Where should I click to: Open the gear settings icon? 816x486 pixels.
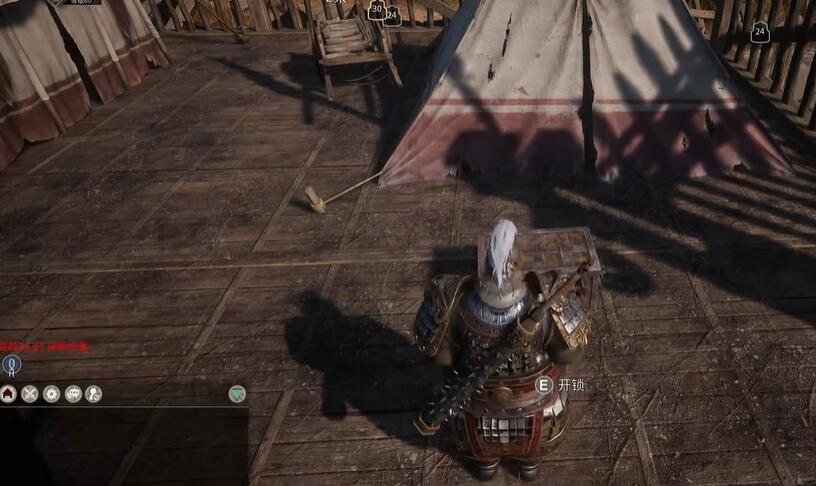coord(51,394)
